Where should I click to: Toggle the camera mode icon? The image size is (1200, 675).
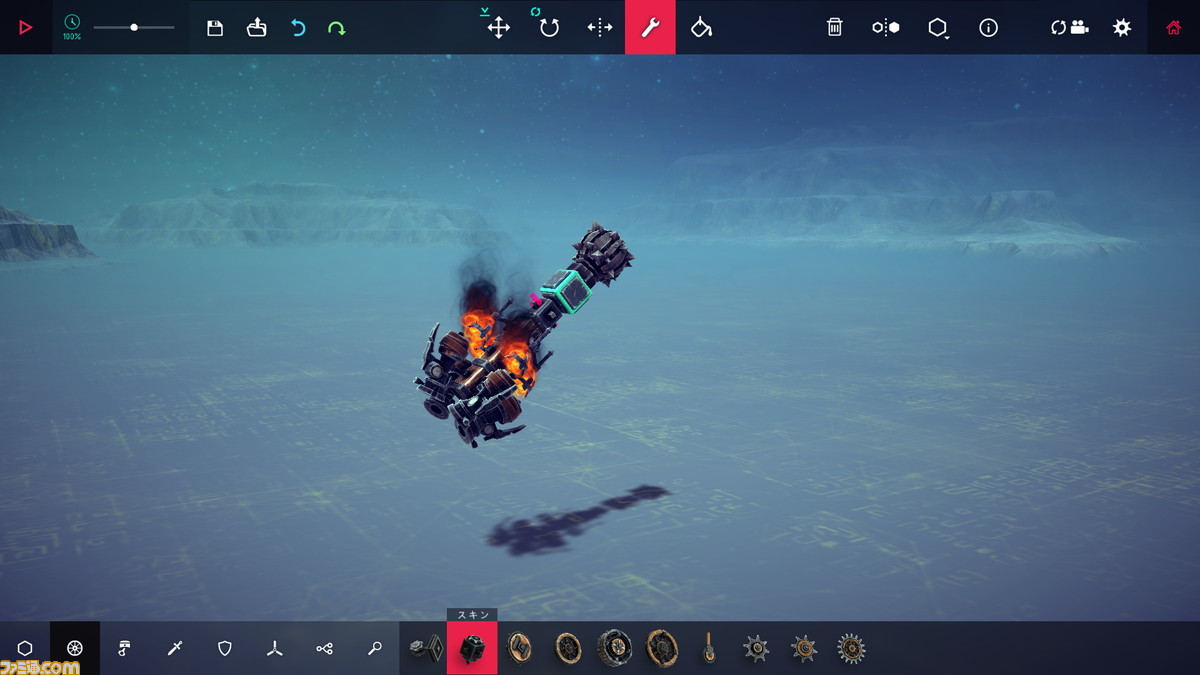1069,28
